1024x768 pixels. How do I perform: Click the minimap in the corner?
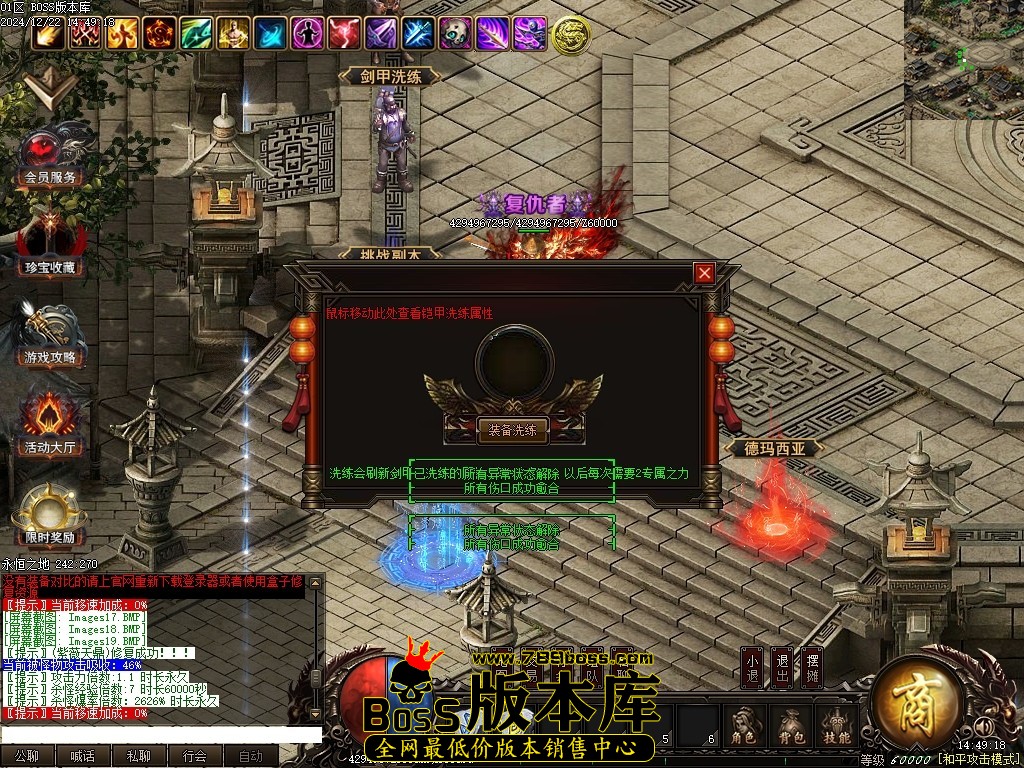point(964,59)
